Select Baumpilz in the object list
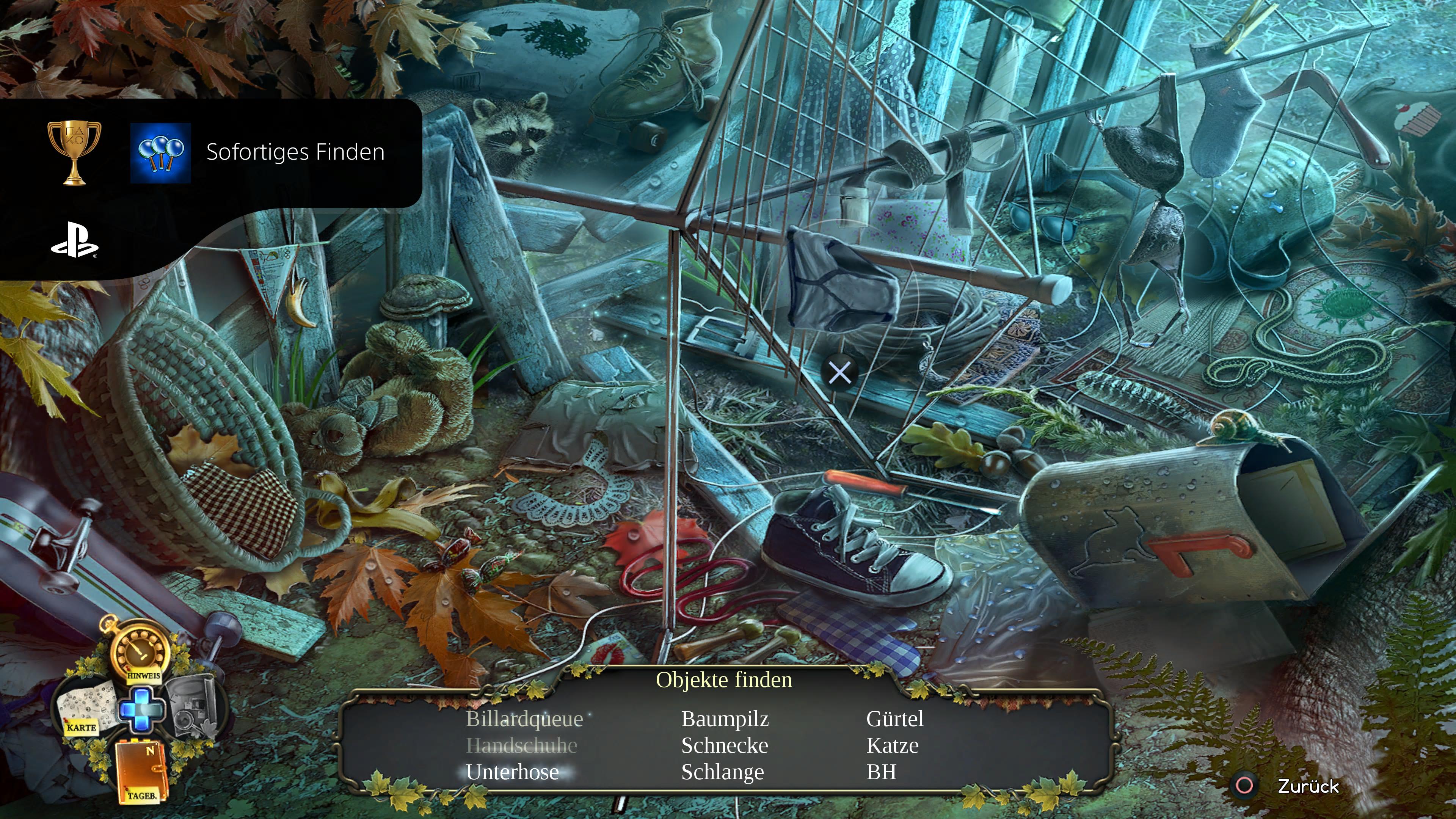 click(x=725, y=719)
